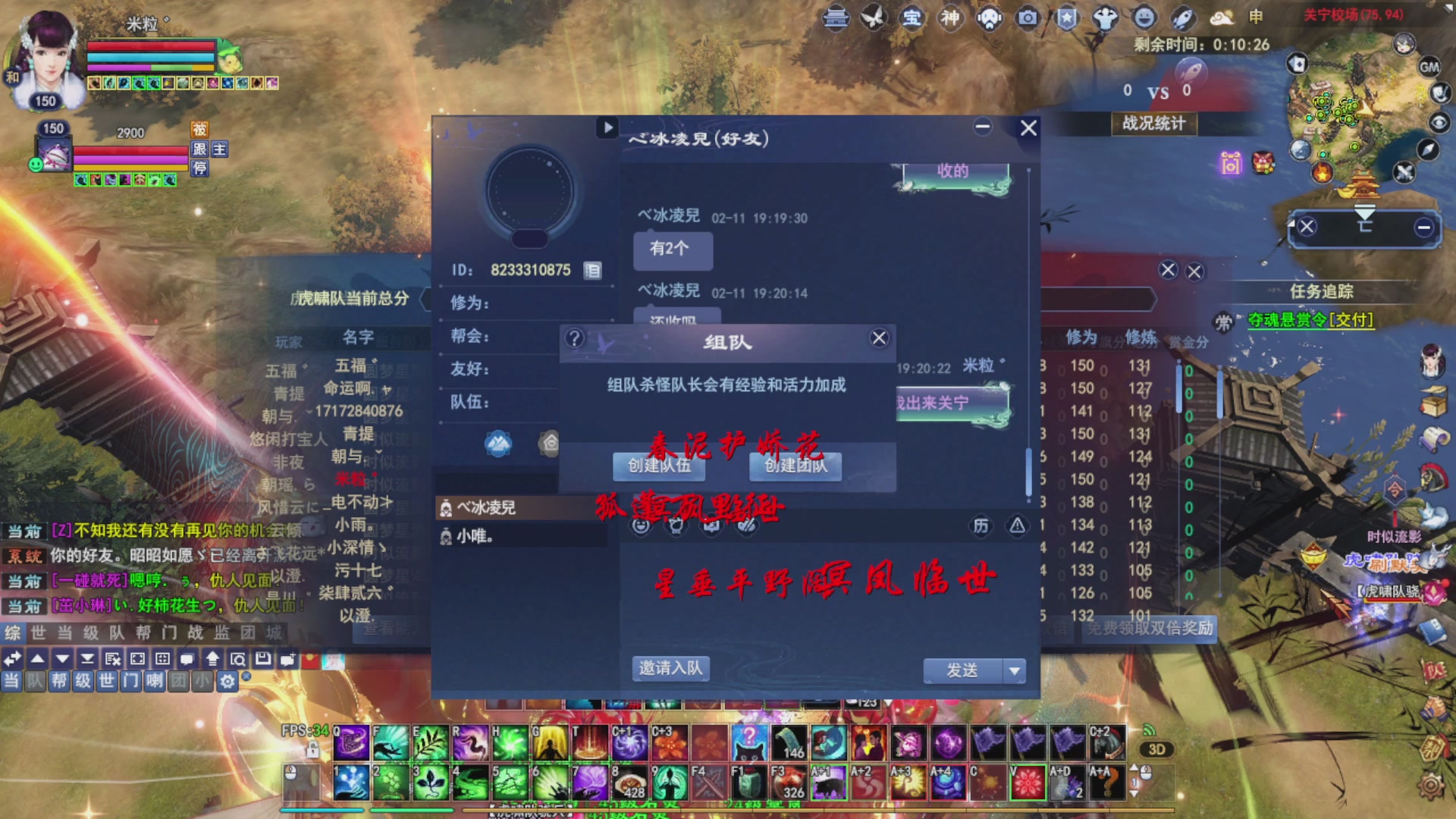Click the 创建队伍 button

click(658, 467)
